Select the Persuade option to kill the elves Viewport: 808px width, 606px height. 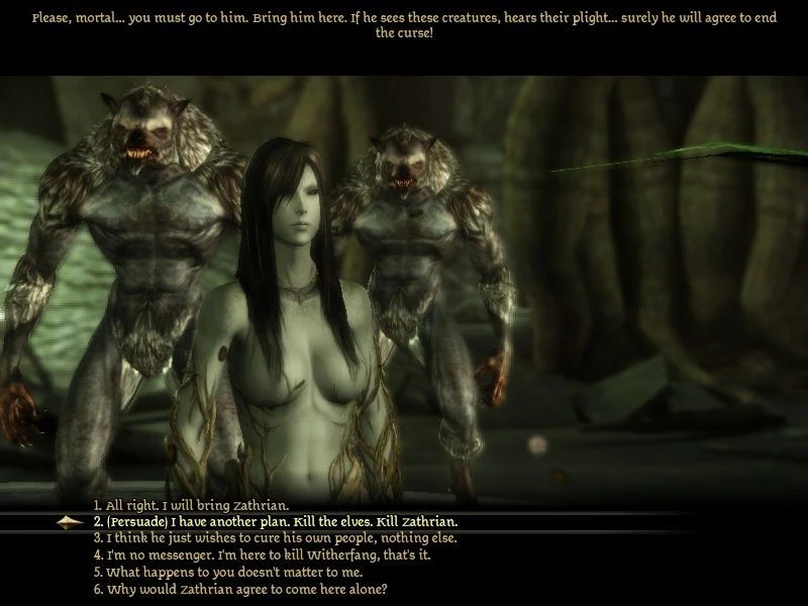(x=275, y=522)
